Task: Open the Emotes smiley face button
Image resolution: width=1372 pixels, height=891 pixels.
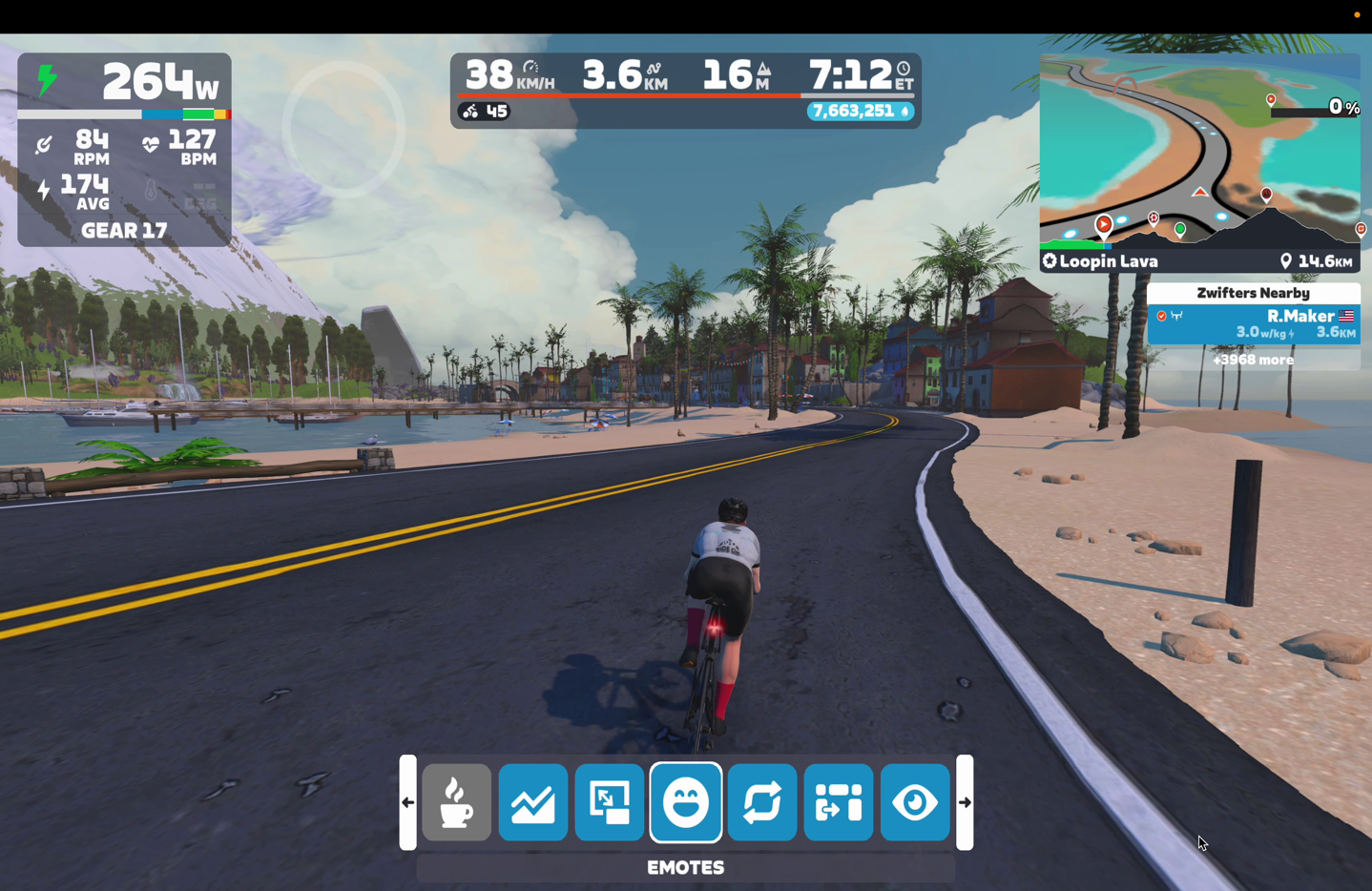Action: pyautogui.click(x=685, y=802)
